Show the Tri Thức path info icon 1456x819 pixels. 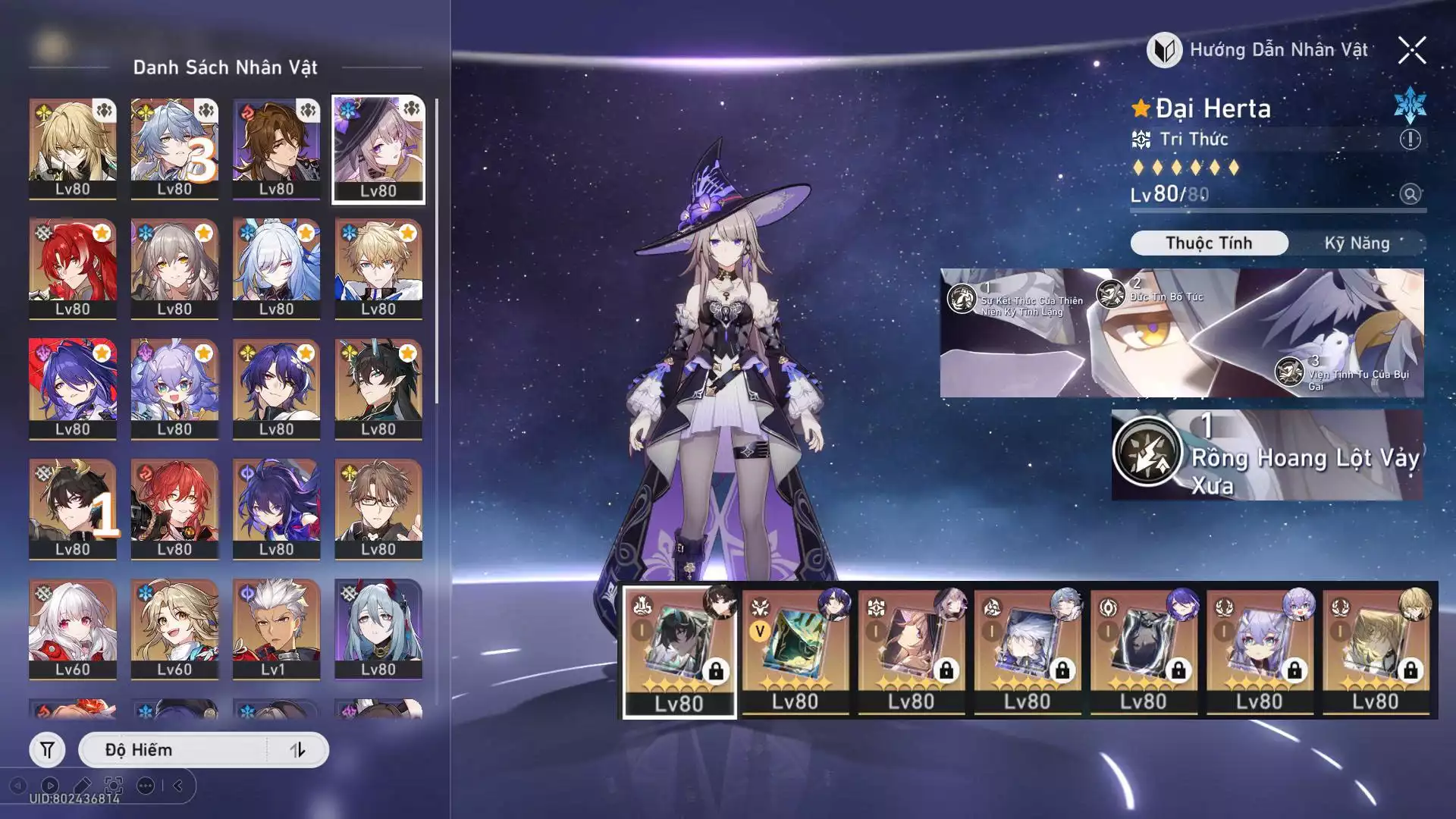click(1410, 140)
